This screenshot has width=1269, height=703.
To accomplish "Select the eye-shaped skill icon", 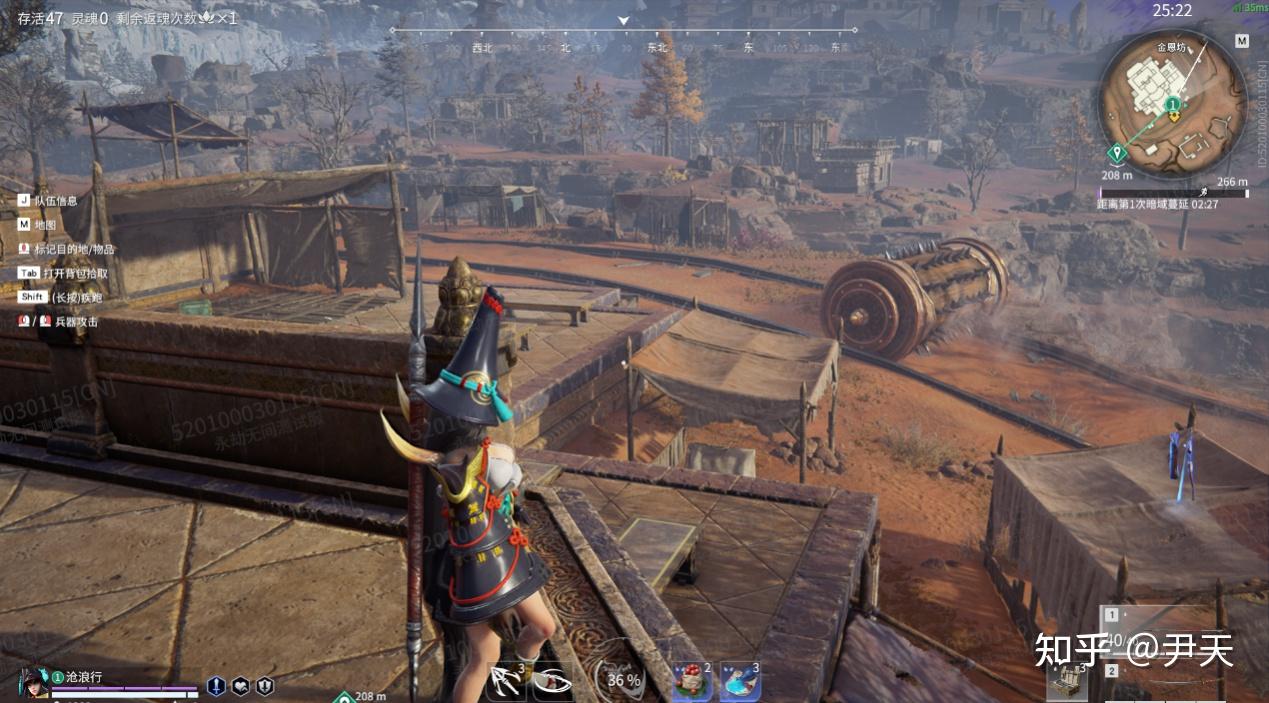I will tap(551, 682).
